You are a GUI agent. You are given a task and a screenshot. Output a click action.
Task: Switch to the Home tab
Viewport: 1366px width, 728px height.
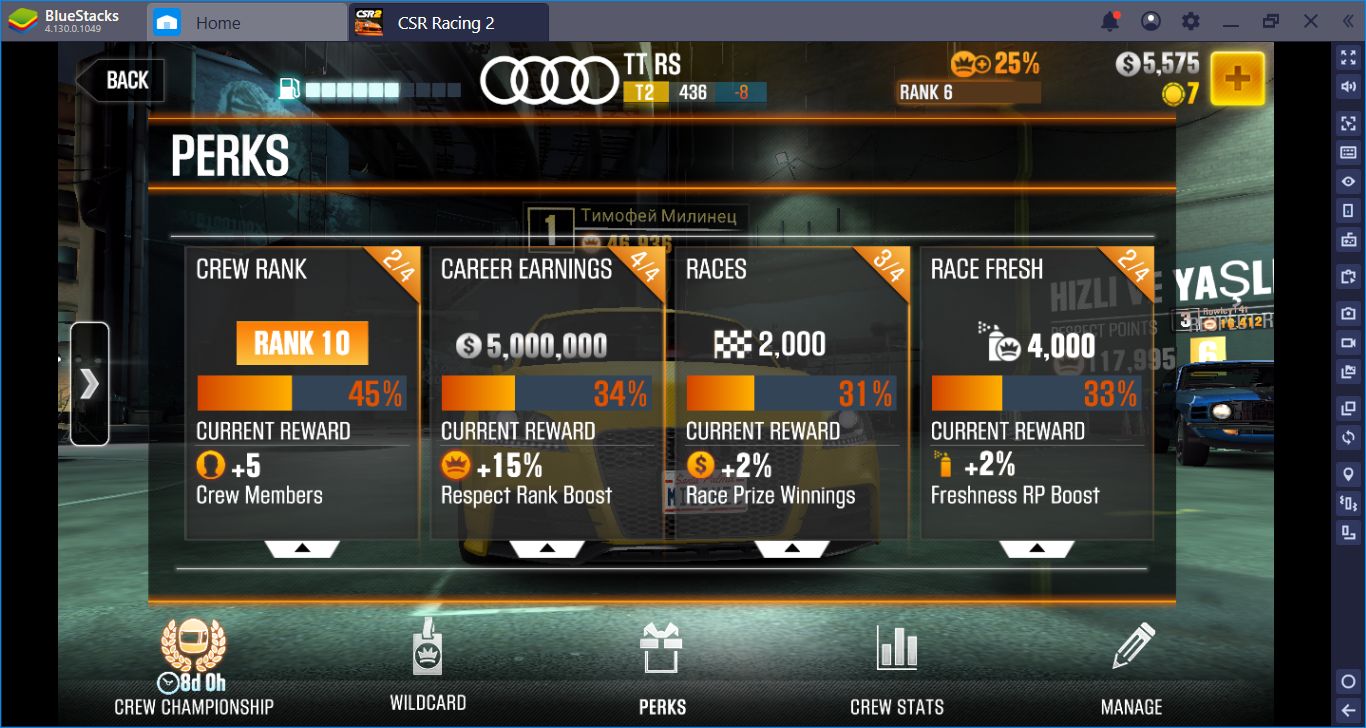tap(245, 20)
